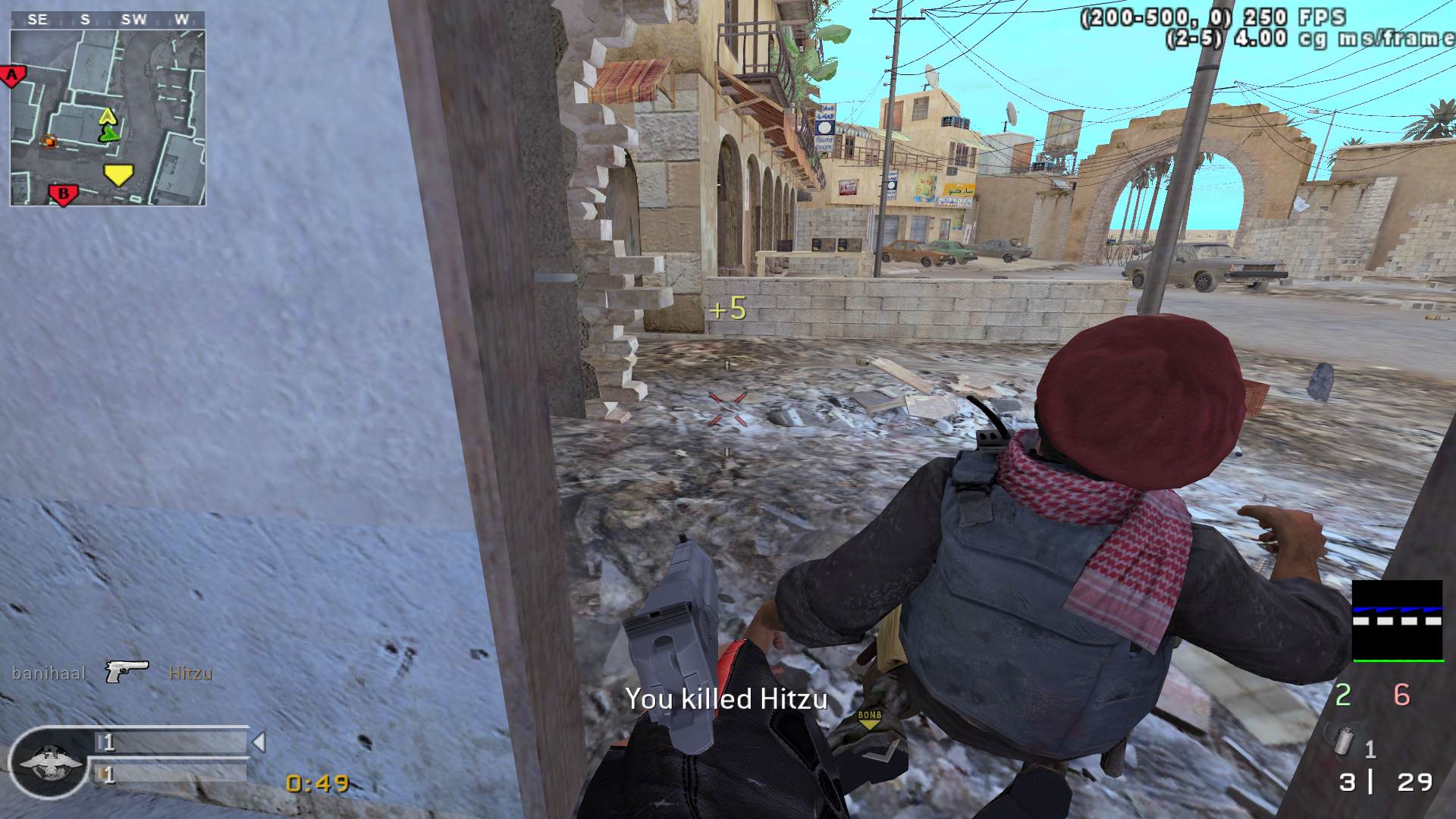1456x819 pixels.
Task: Click the compass heading strip
Action: tap(108, 20)
